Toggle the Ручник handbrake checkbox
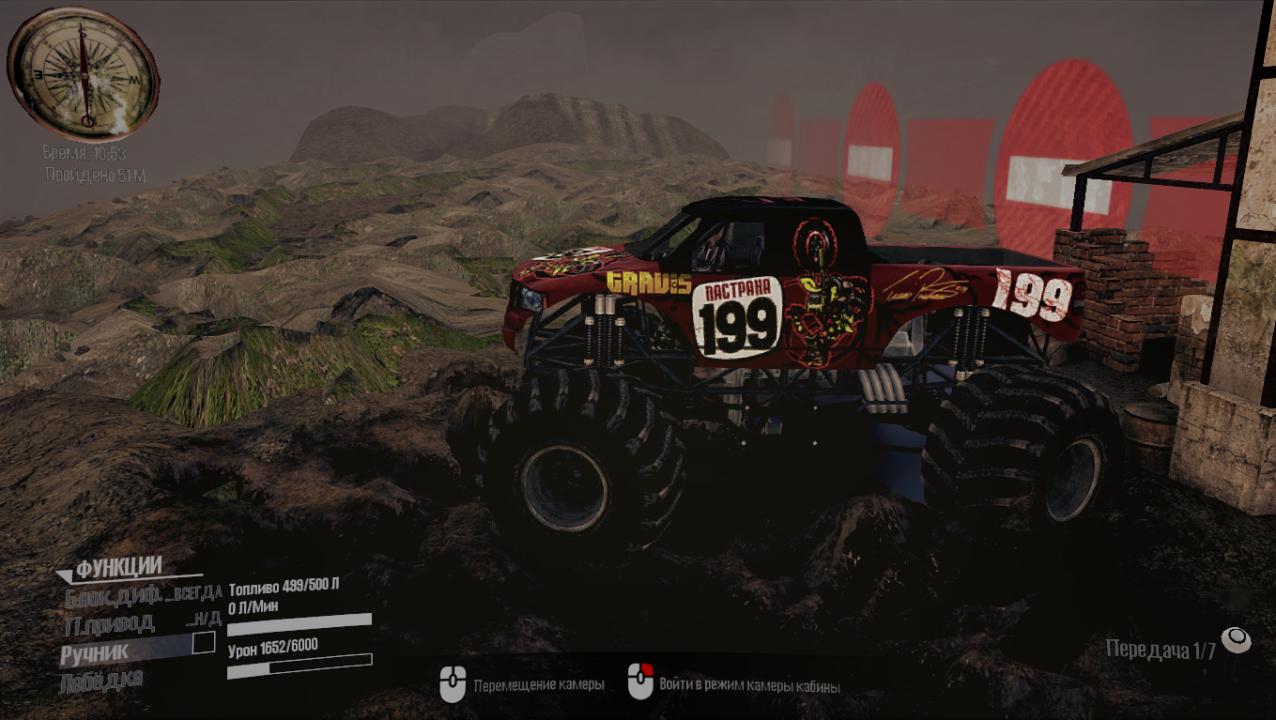Image resolution: width=1276 pixels, height=720 pixels. coord(203,643)
